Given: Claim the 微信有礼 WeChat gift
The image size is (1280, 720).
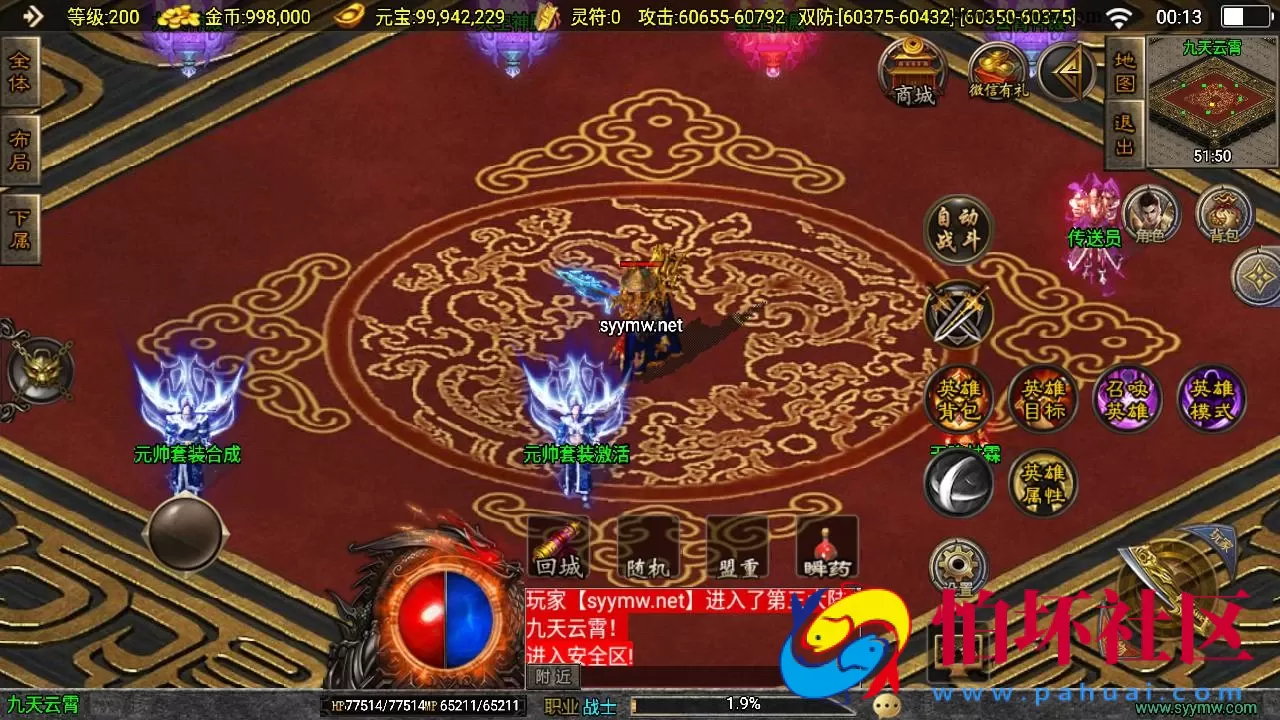Looking at the screenshot, I should pyautogui.click(x=998, y=70).
